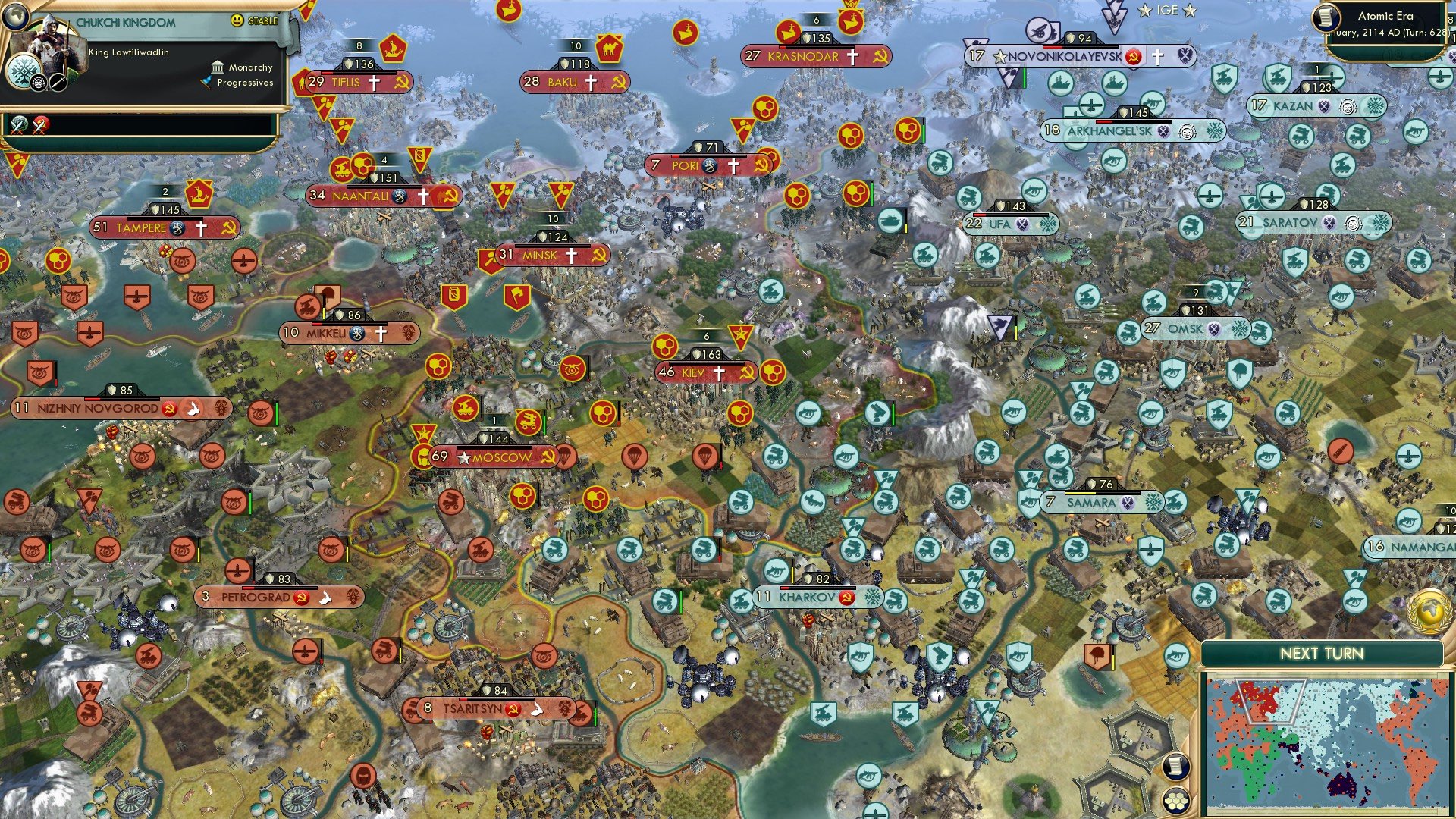The image size is (1456, 819).
Task: Open the IGE editor star label at top
Action: tap(1166, 11)
